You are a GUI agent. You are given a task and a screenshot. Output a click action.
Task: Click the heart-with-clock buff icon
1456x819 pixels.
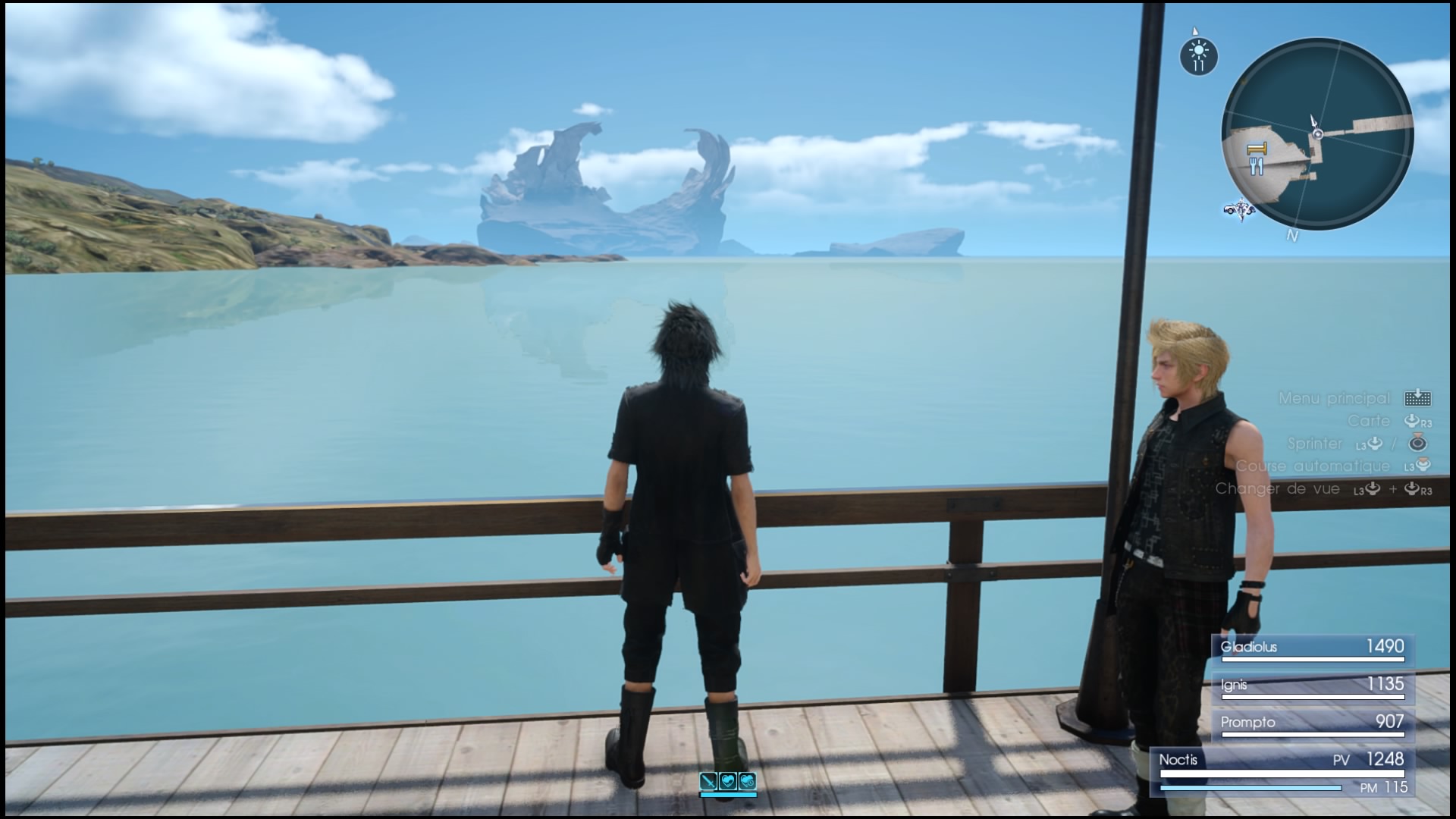[x=748, y=780]
